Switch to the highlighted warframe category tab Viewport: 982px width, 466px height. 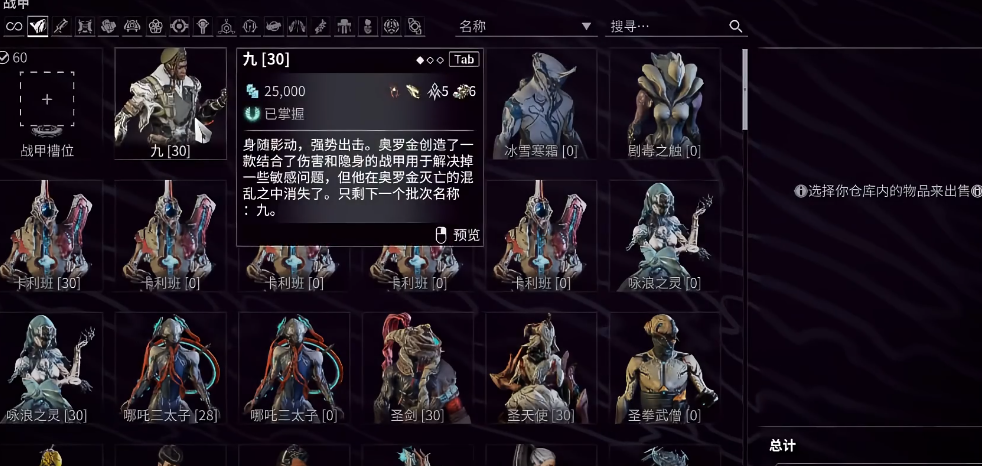[x=38, y=25]
